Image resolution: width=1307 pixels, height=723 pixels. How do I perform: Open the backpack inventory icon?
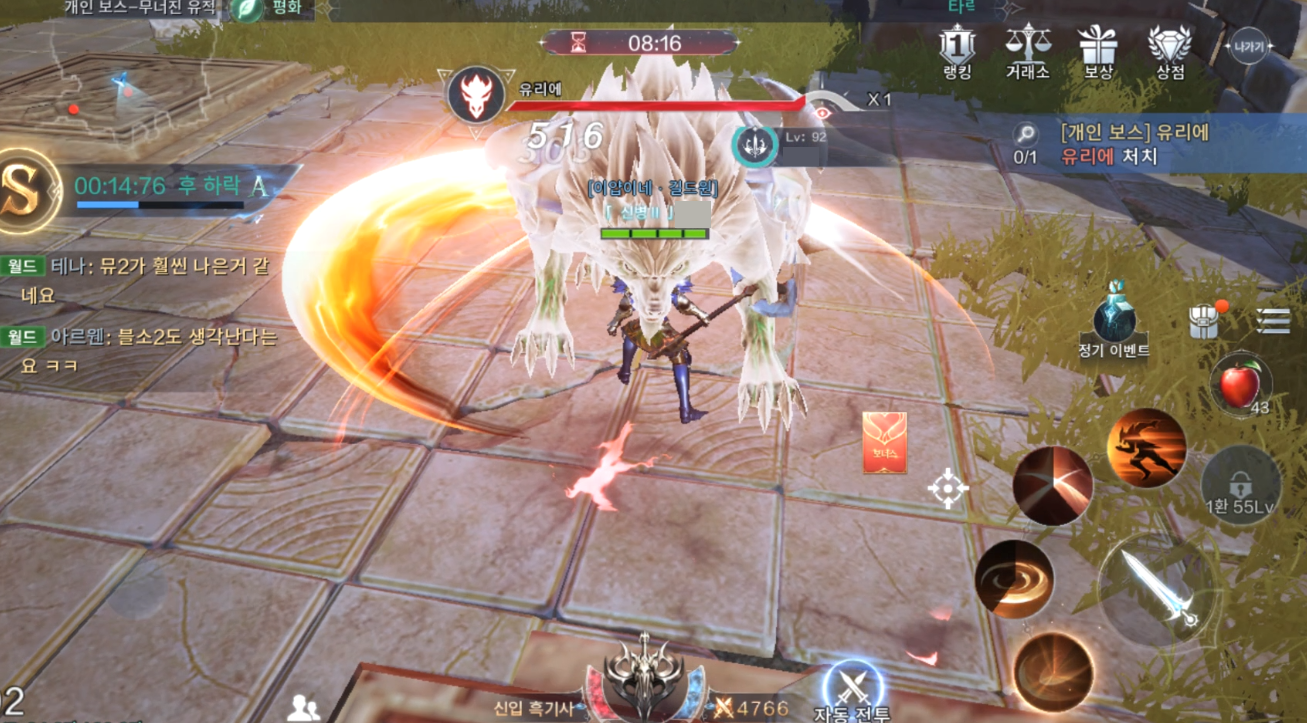point(1203,322)
